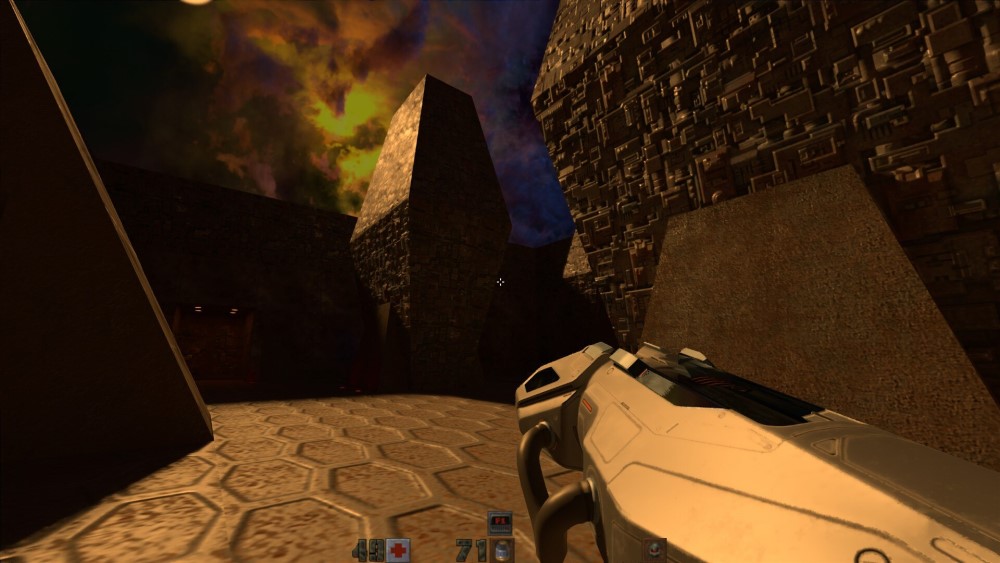The width and height of the screenshot is (1000, 563).
Task: Click the red cross health icon
Action: [x=398, y=550]
